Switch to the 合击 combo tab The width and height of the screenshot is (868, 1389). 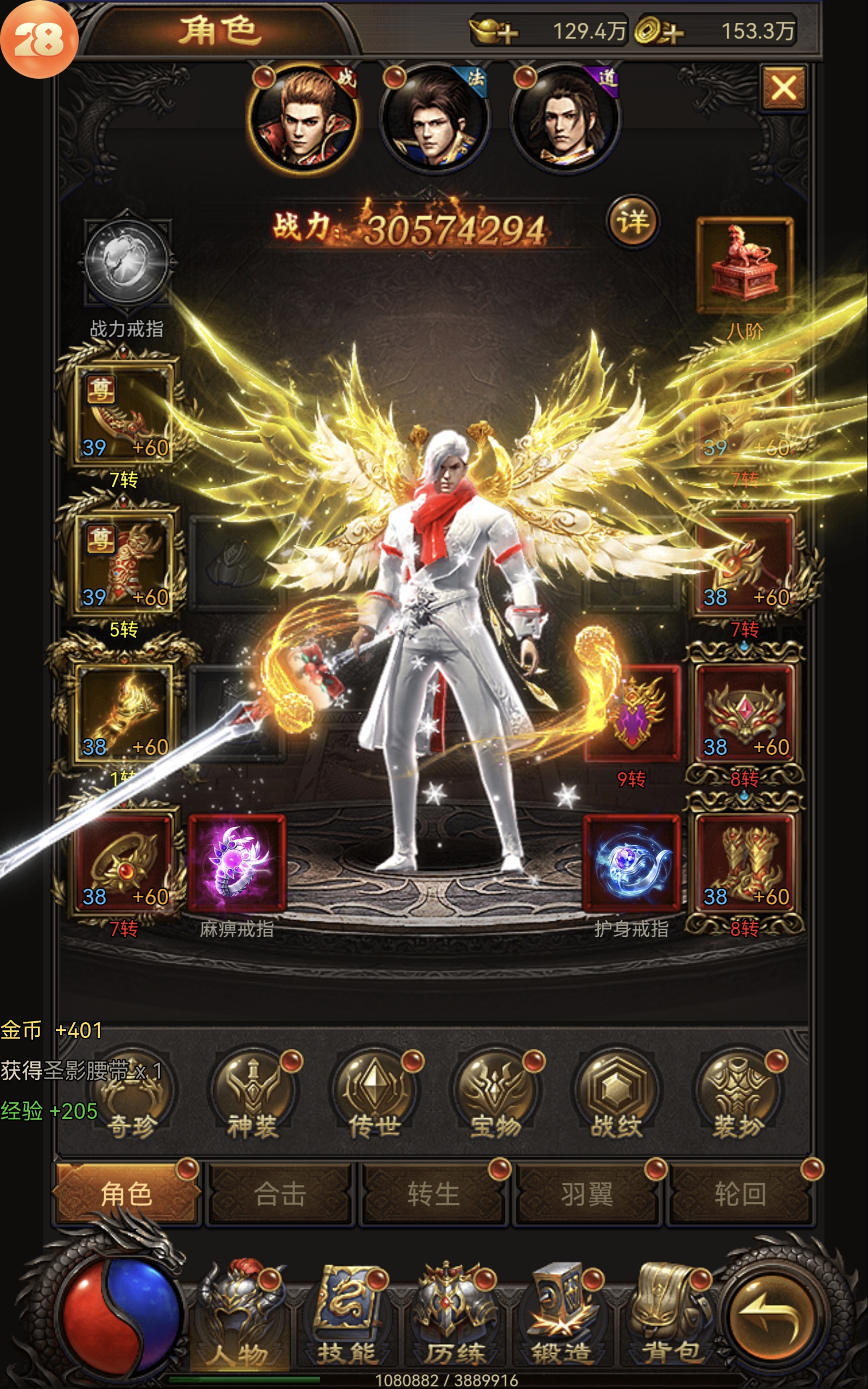click(x=279, y=1195)
